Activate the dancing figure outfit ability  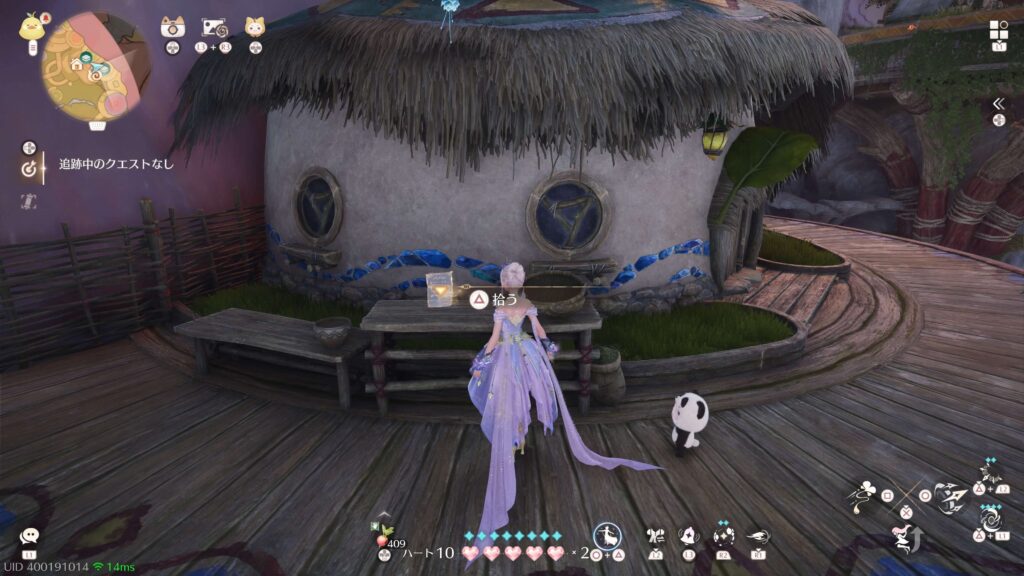[x=606, y=535]
